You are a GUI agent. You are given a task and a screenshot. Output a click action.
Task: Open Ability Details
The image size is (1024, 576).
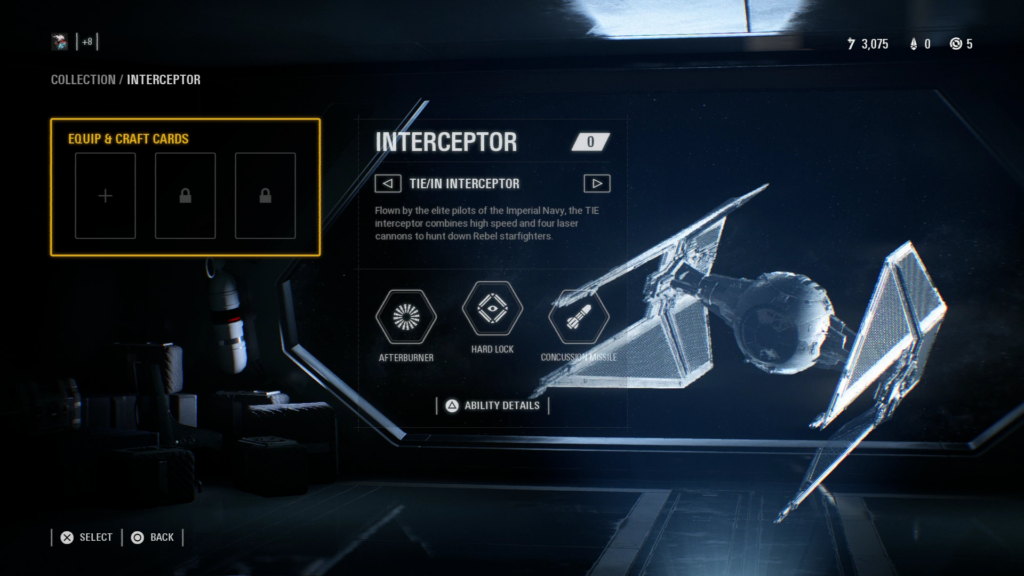tap(492, 405)
